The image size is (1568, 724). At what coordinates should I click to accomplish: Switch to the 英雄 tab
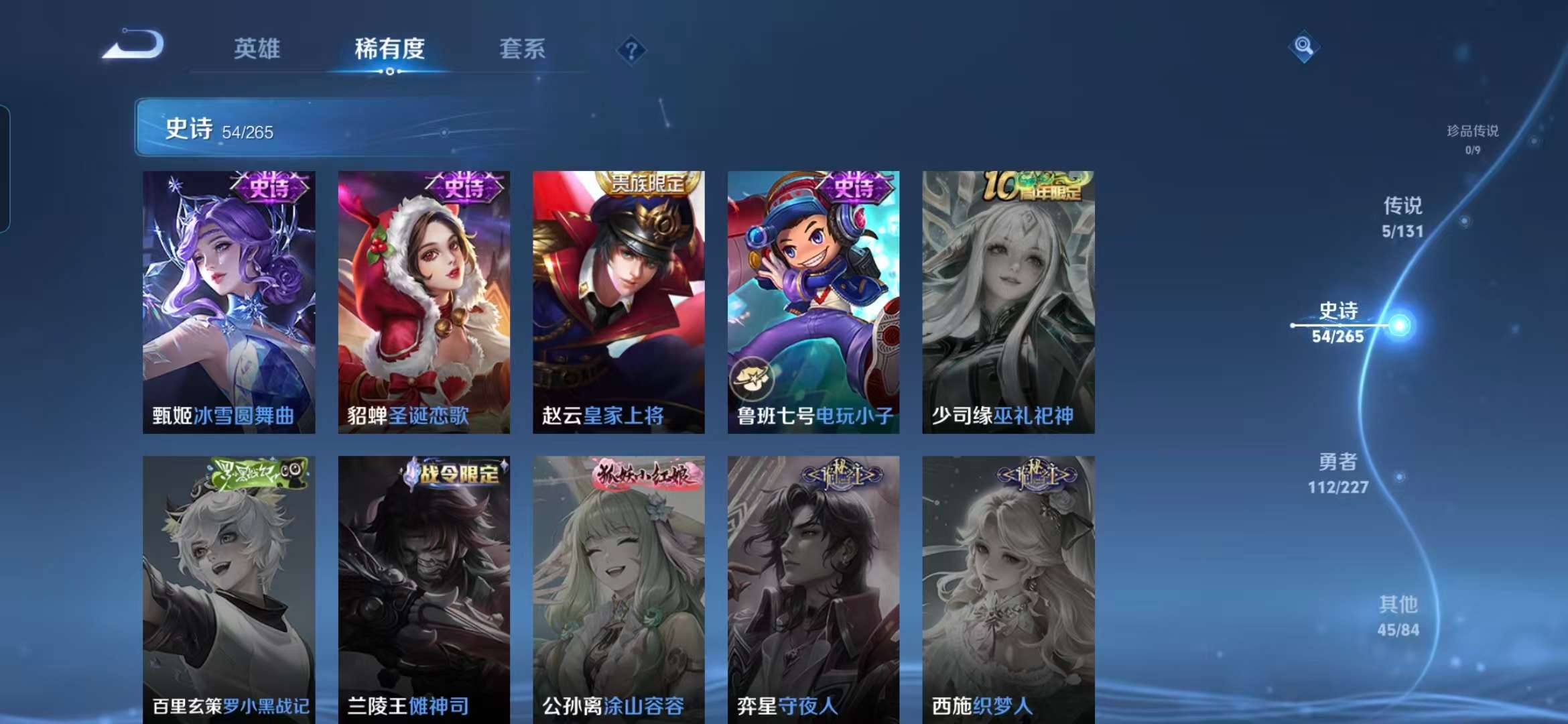pyautogui.click(x=257, y=49)
